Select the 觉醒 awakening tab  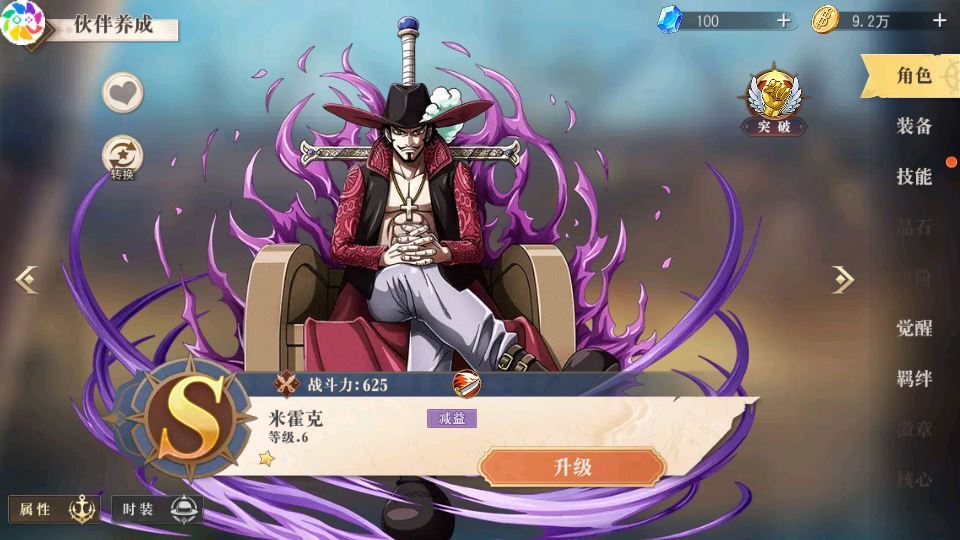[913, 328]
